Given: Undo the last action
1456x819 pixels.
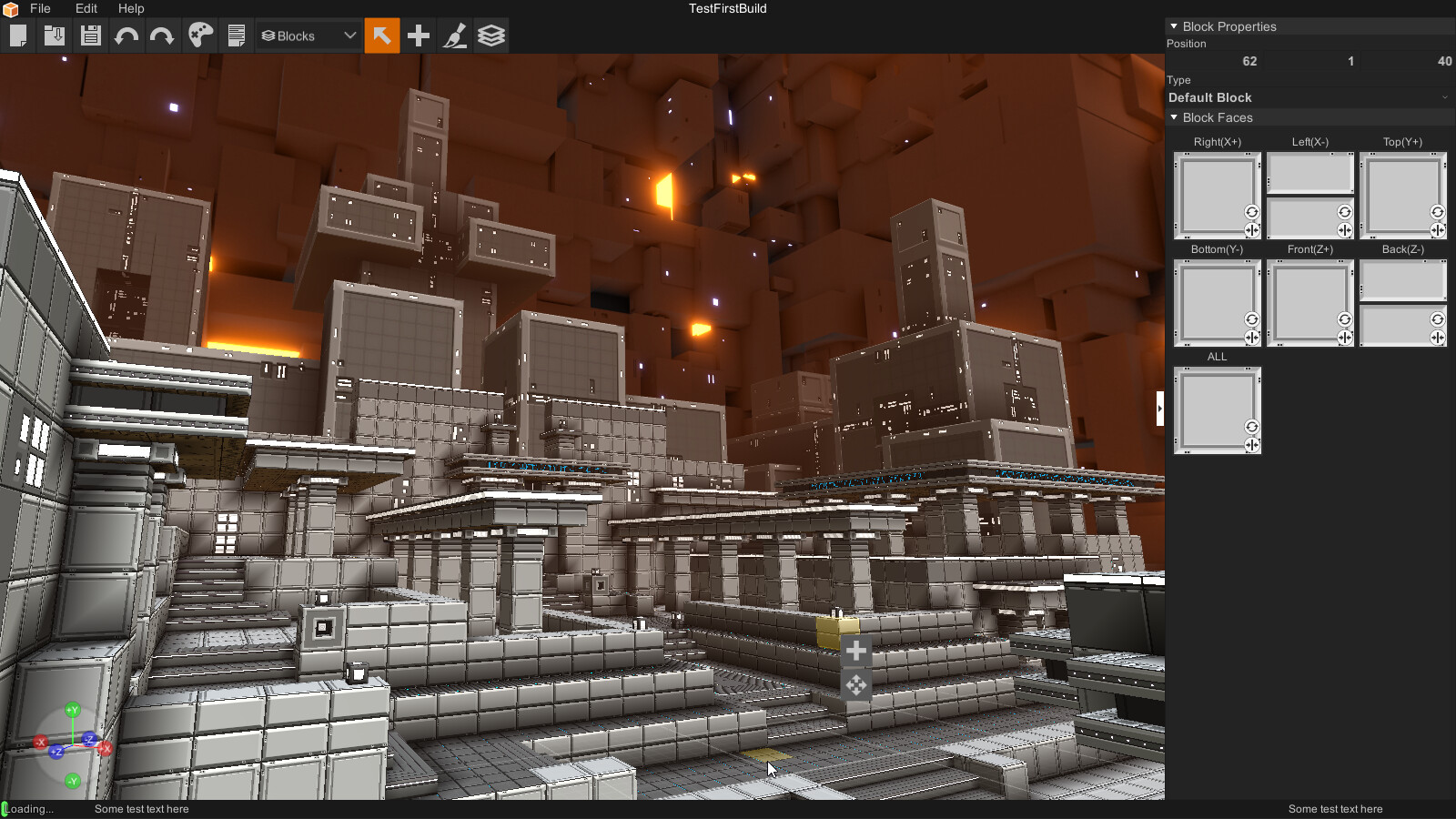Looking at the screenshot, I should 126,36.
